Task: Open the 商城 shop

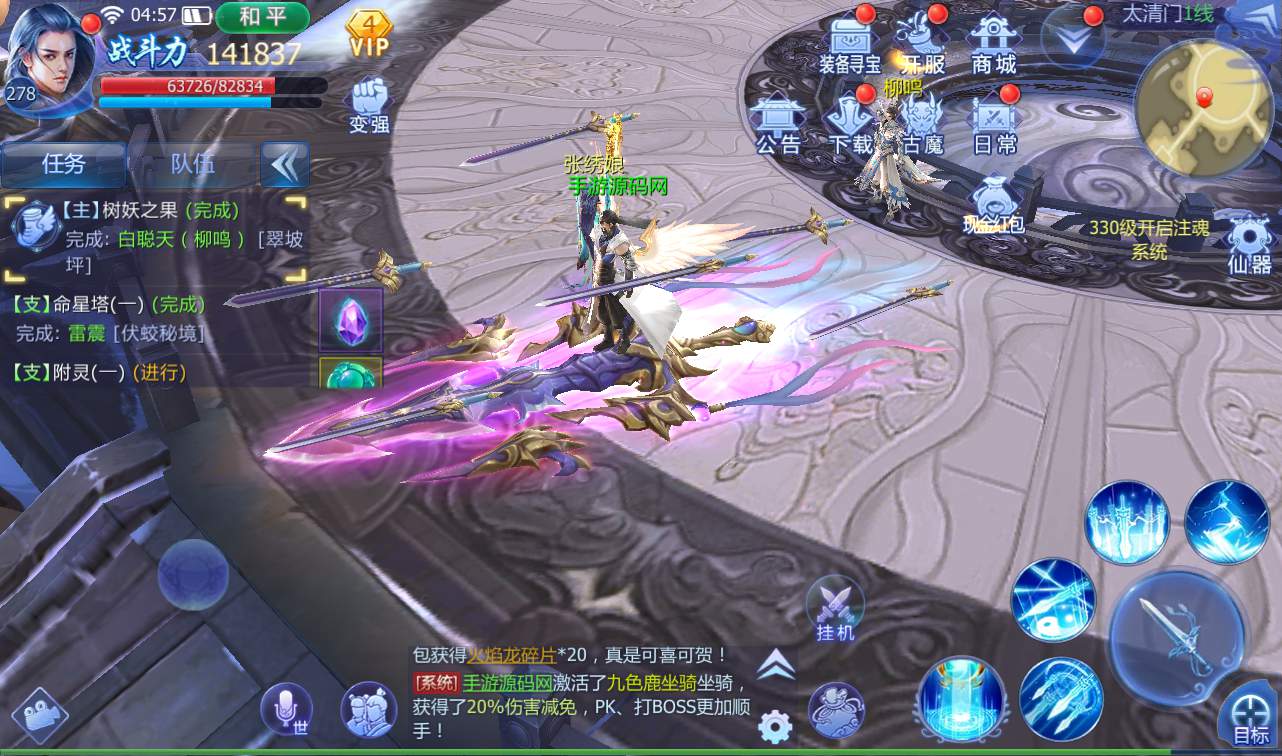Action: 993,46
